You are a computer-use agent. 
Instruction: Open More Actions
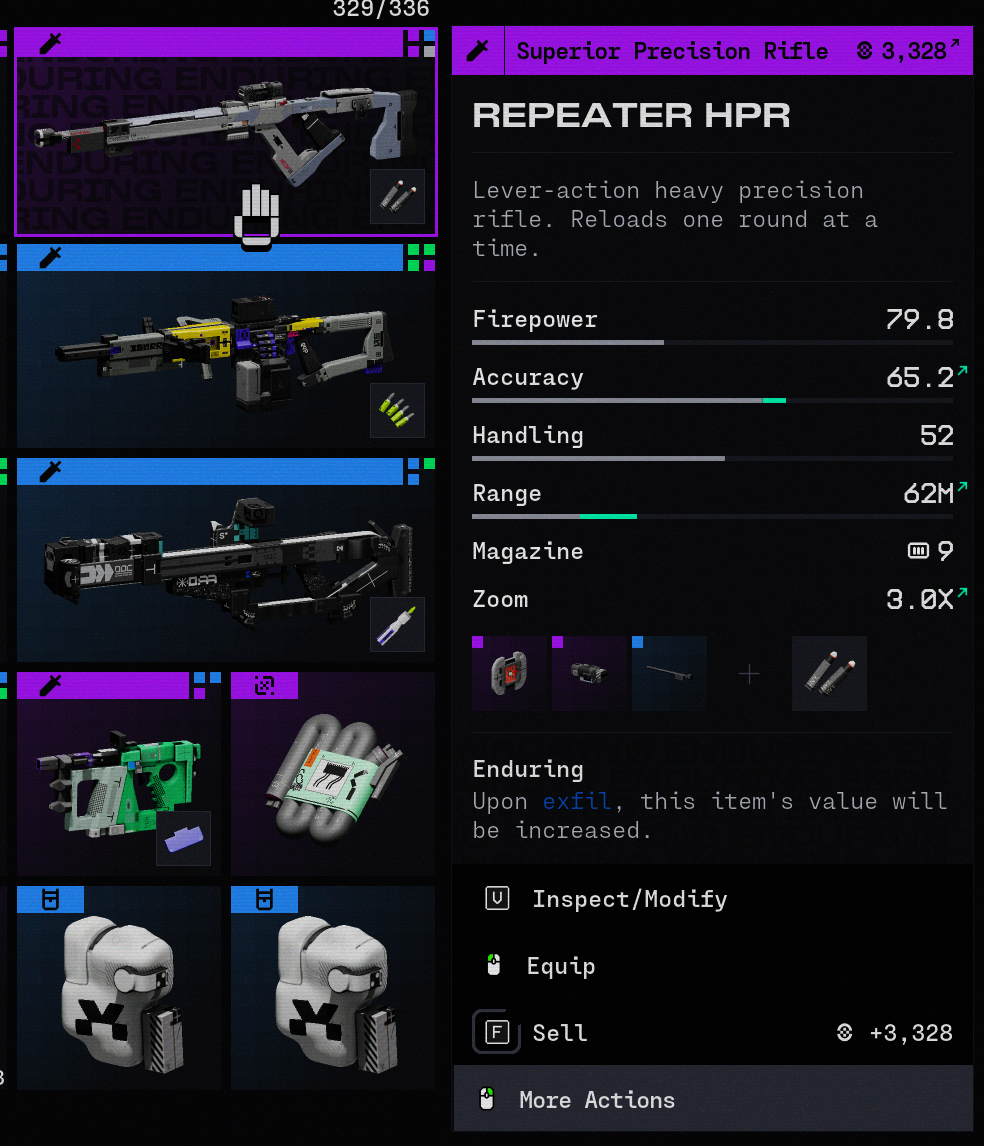[597, 1100]
